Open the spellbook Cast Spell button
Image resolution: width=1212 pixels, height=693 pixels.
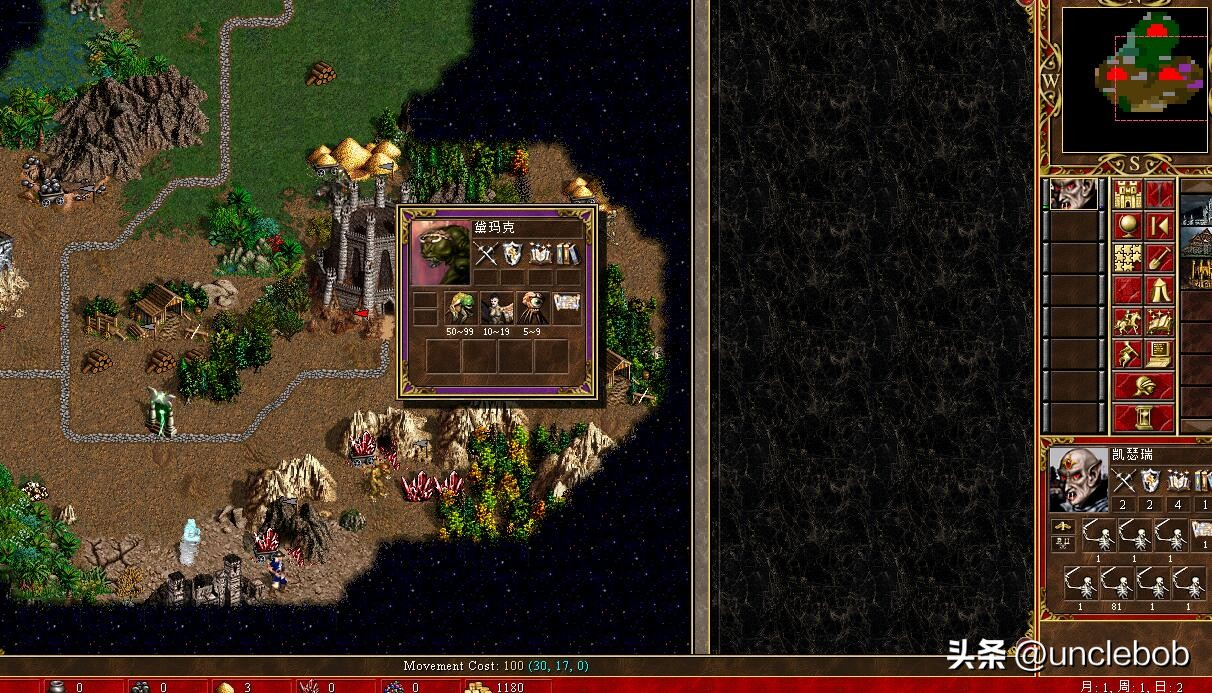click(1160, 322)
